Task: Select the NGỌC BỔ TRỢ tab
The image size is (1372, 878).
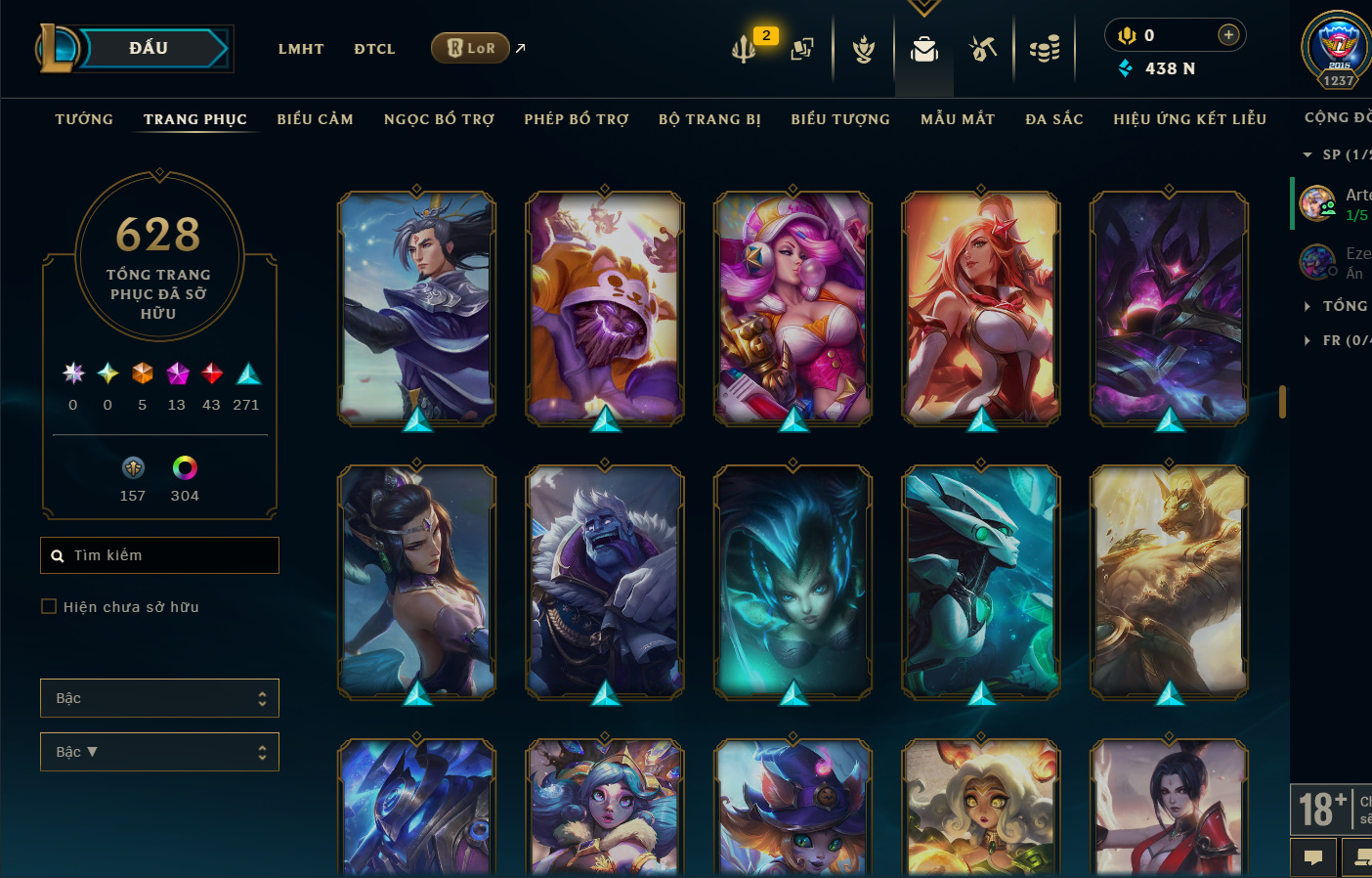Action: (439, 119)
